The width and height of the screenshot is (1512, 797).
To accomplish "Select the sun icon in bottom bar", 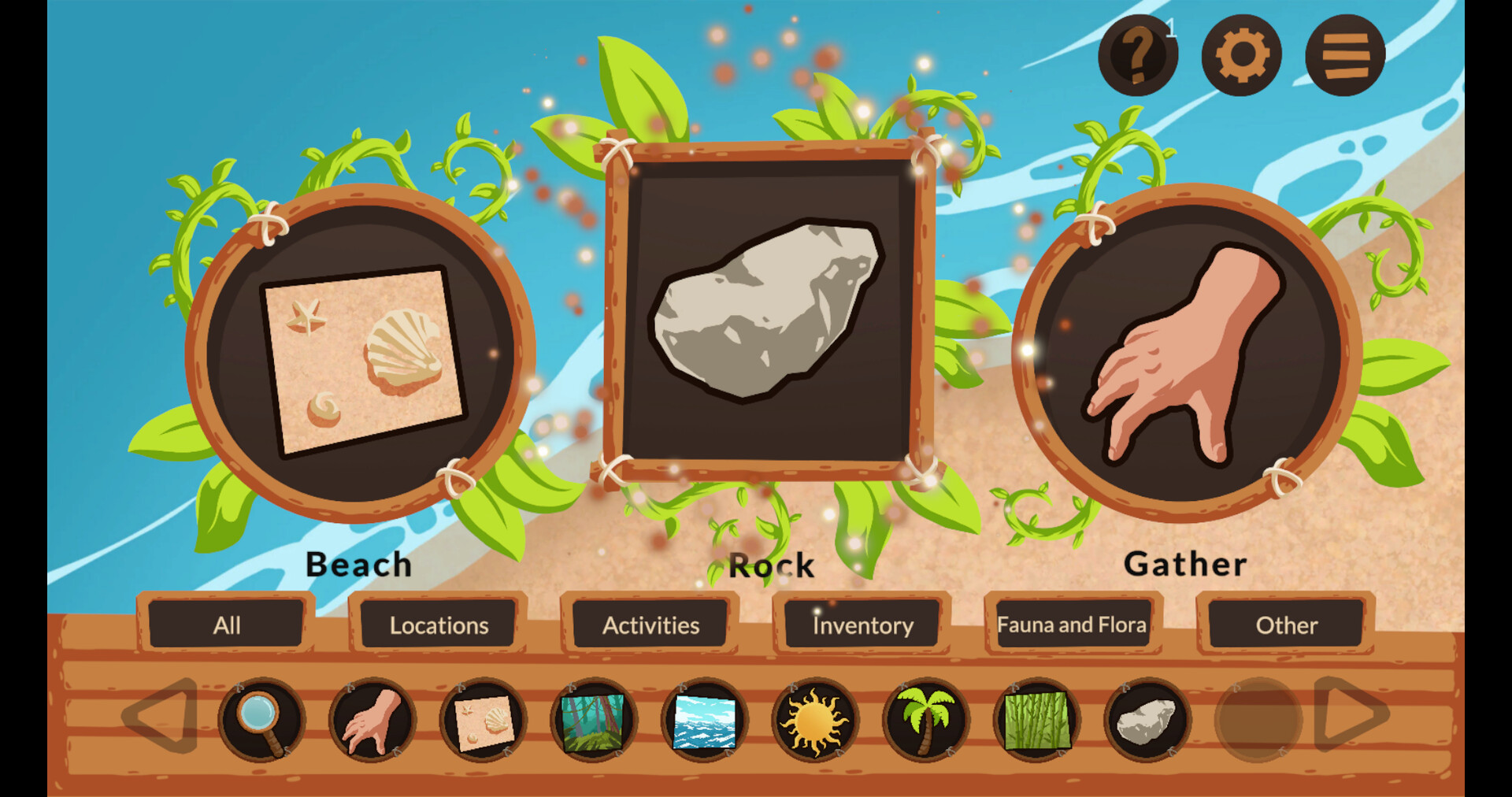I will tap(814, 721).
